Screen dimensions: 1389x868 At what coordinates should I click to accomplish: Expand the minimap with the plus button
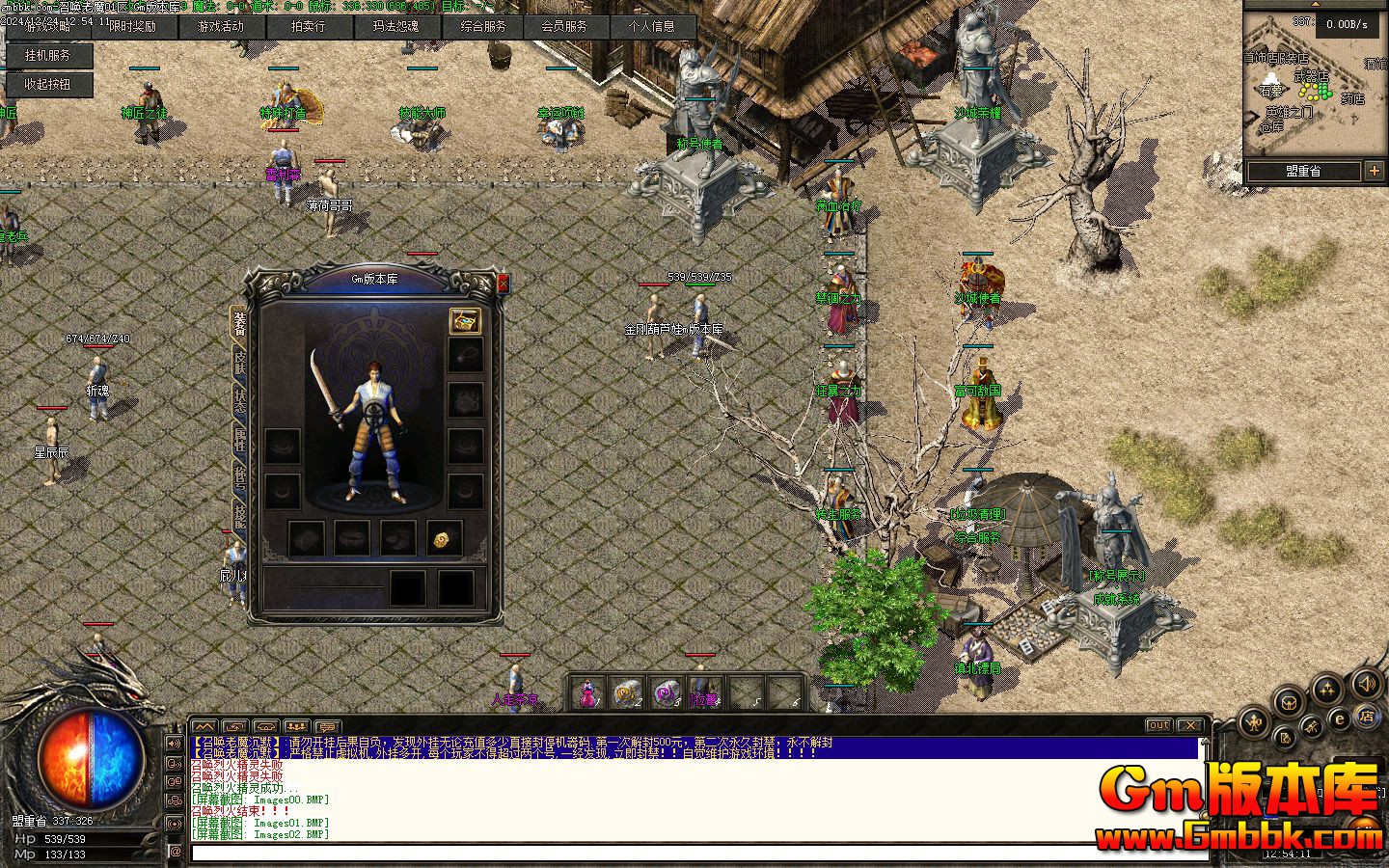pos(1375,172)
